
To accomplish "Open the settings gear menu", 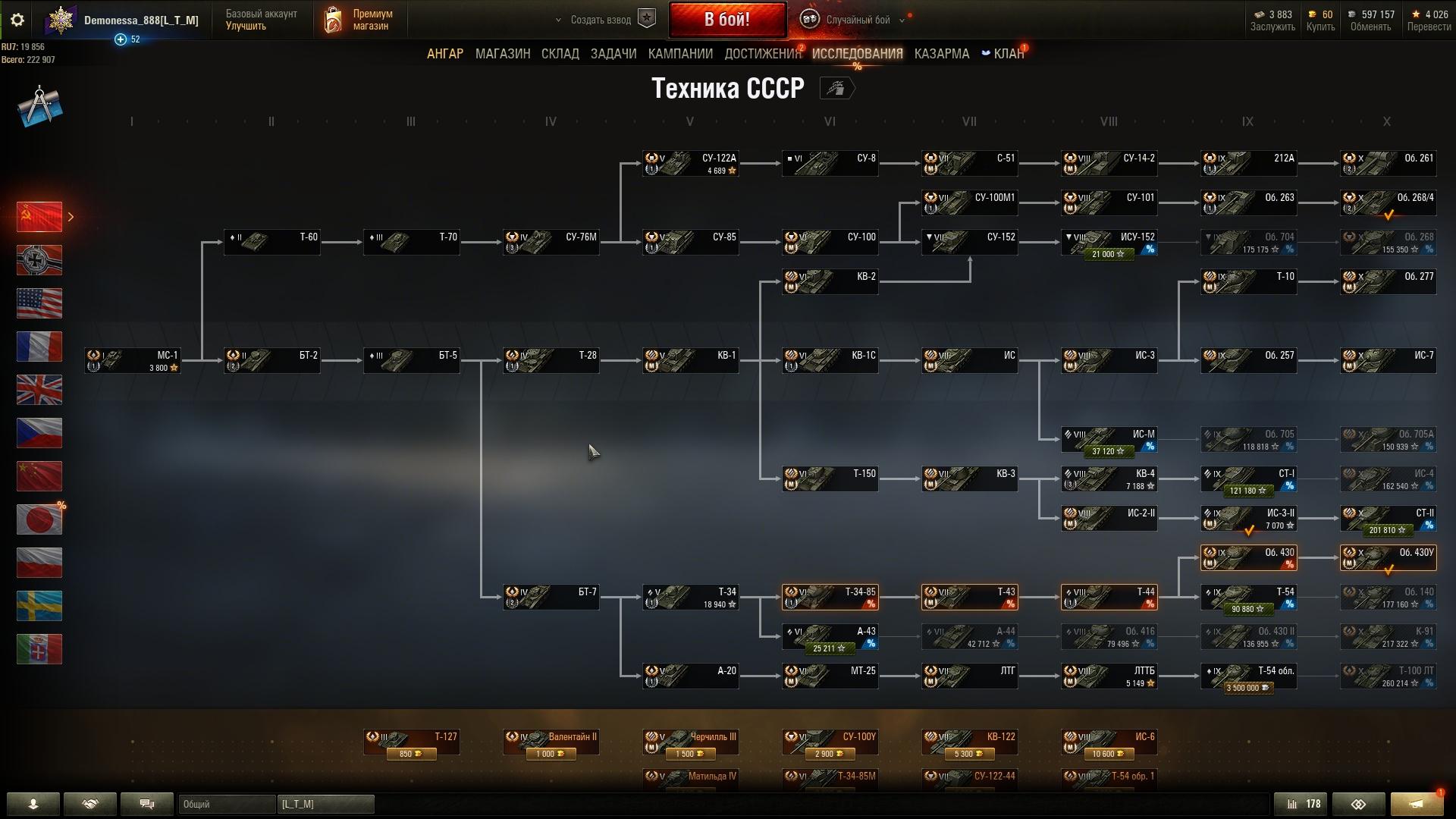I will coord(17,20).
